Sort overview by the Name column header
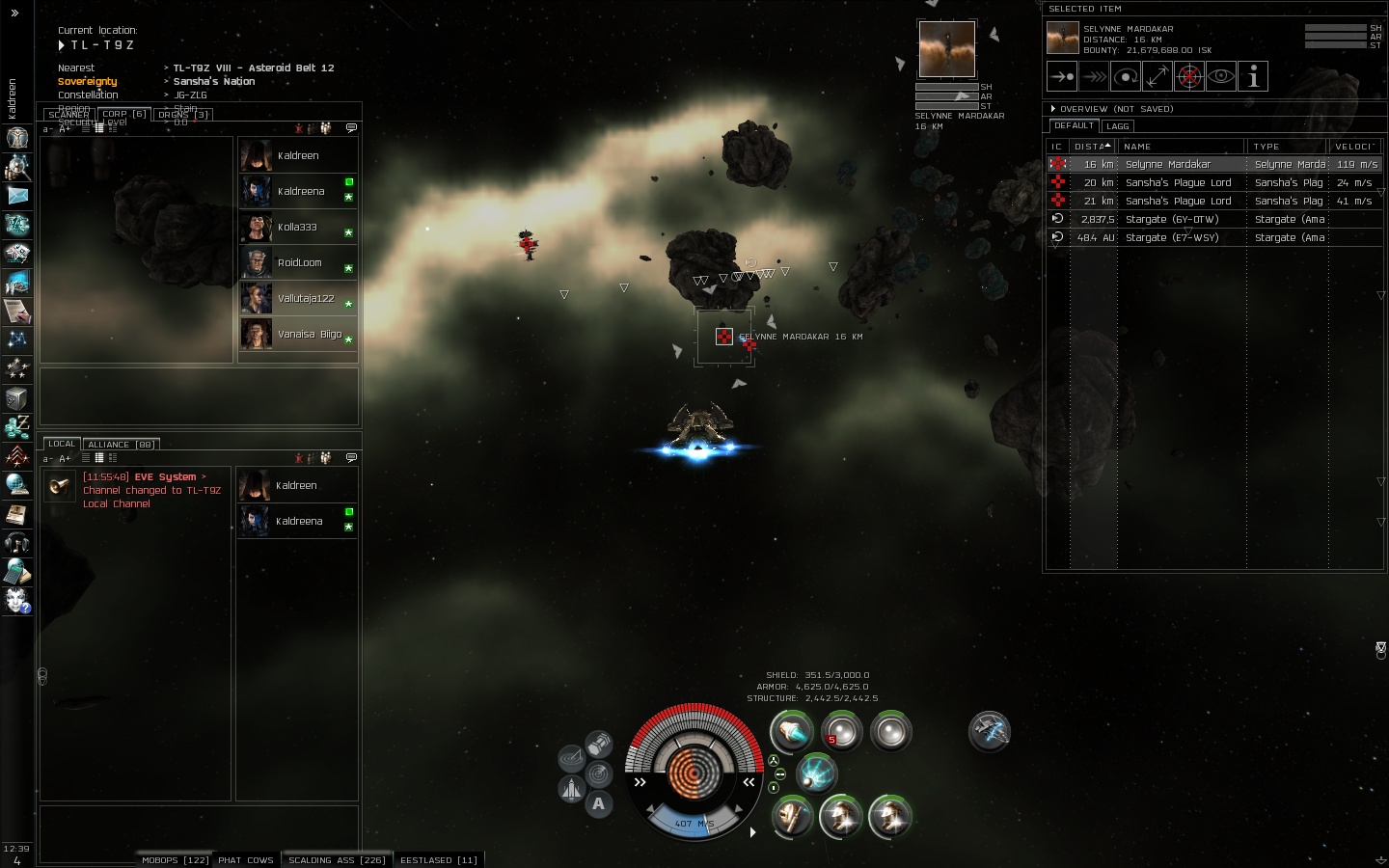This screenshot has width=1389, height=868. pos(1181,147)
